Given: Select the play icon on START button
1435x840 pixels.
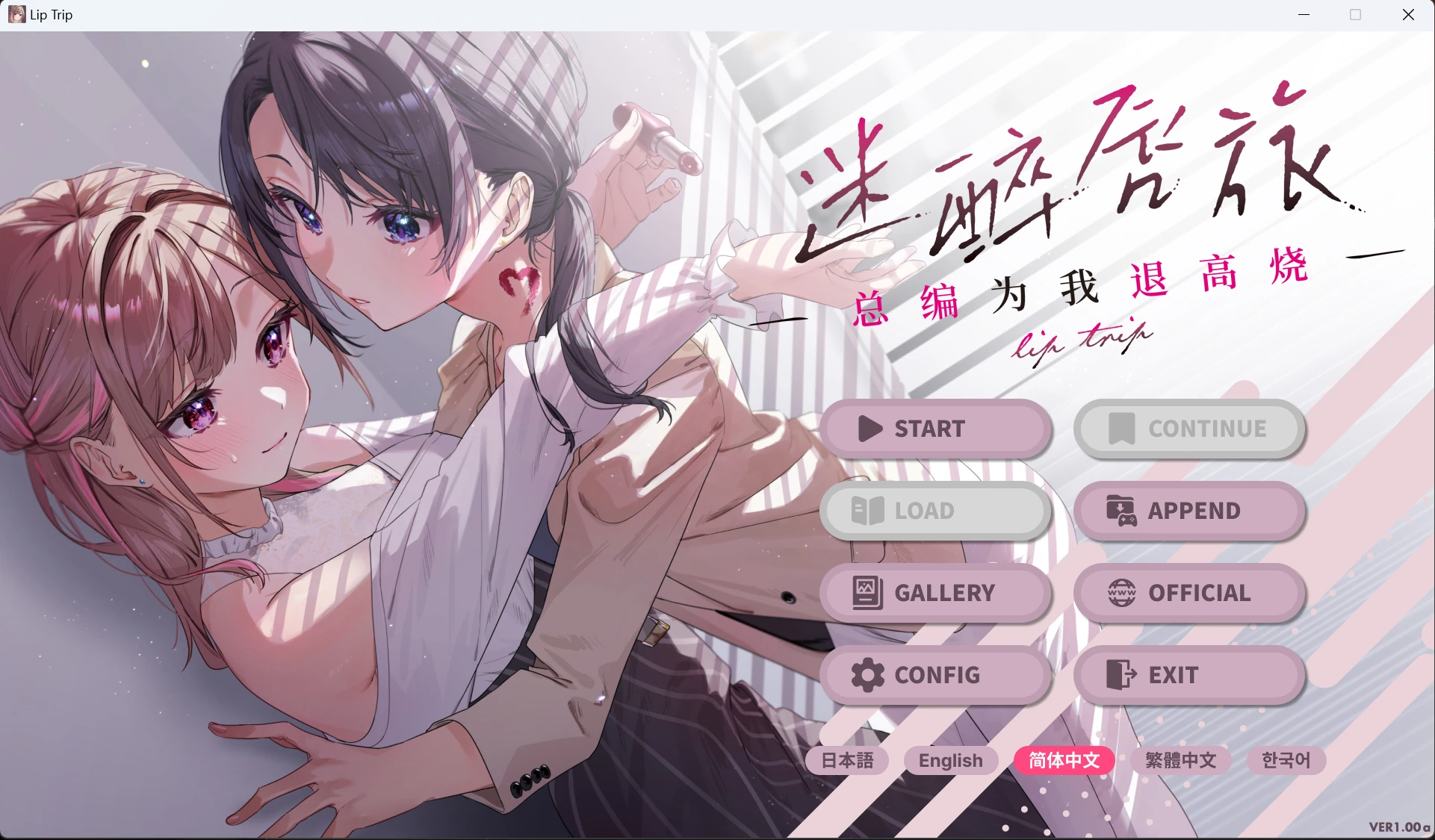Looking at the screenshot, I should point(869,429).
